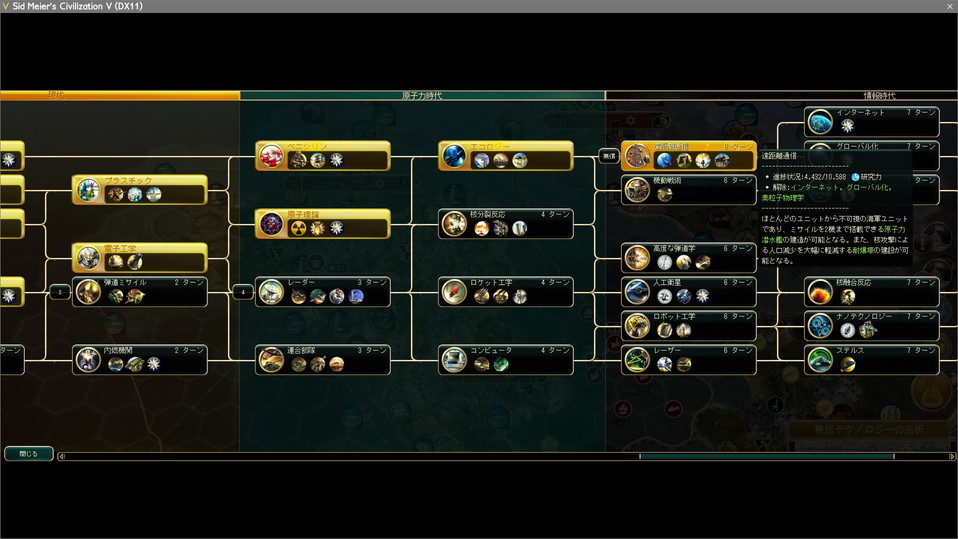Image resolution: width=958 pixels, height=539 pixels.
Task: Research レーザー (Lasers) technology
Action: 688,359
